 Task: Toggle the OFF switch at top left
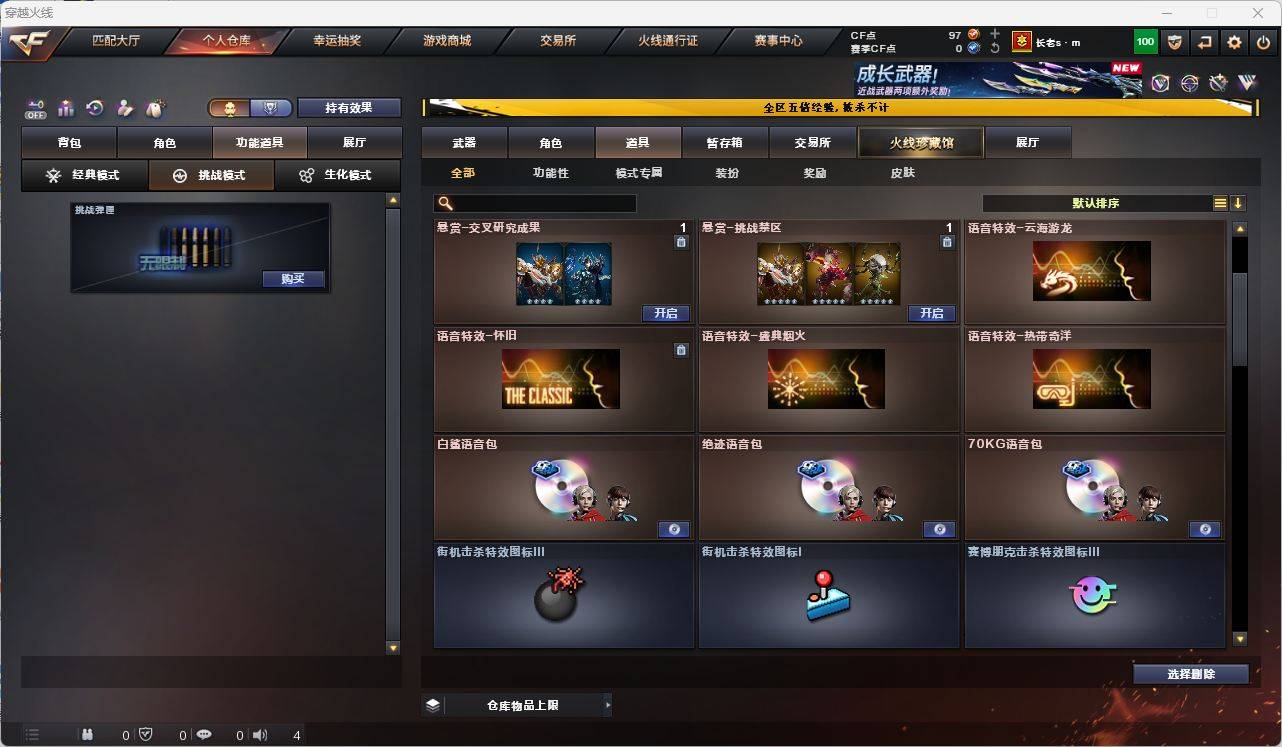tap(34, 110)
